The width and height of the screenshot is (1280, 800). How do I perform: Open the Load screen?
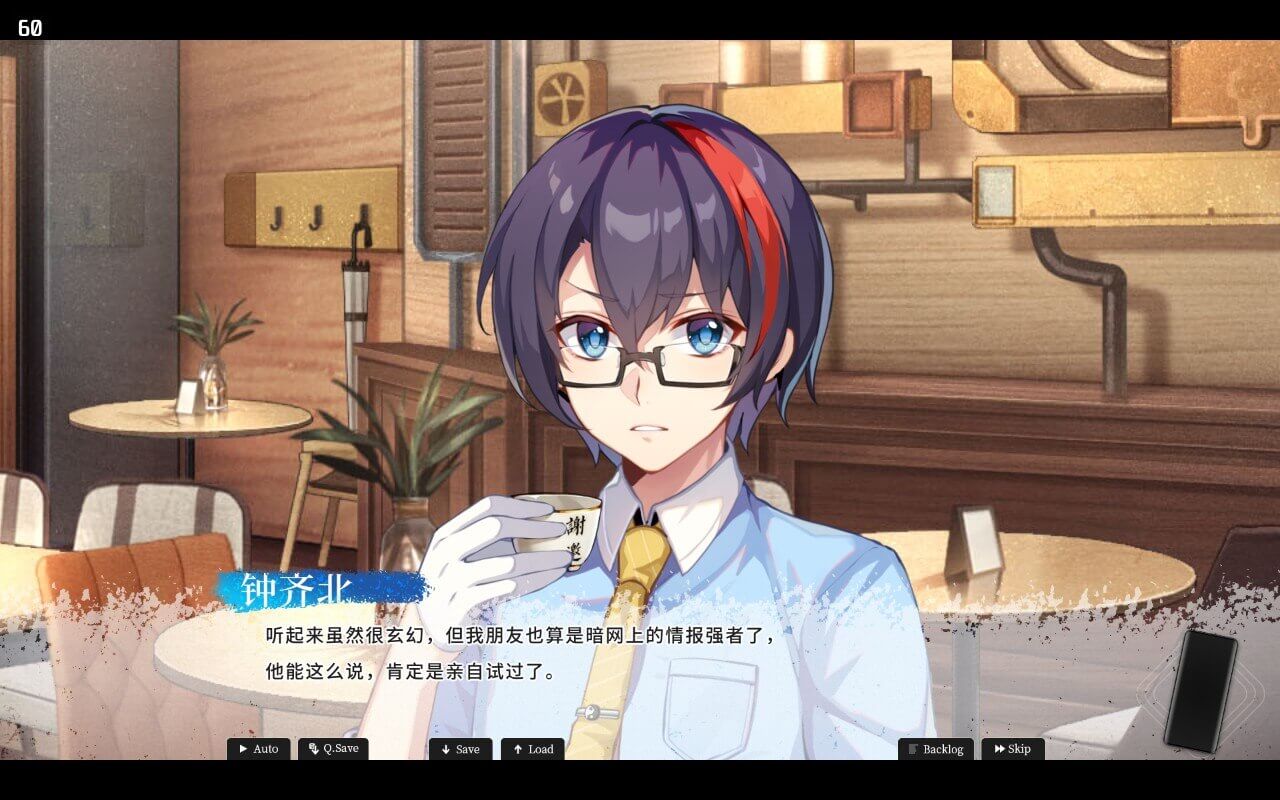point(532,748)
